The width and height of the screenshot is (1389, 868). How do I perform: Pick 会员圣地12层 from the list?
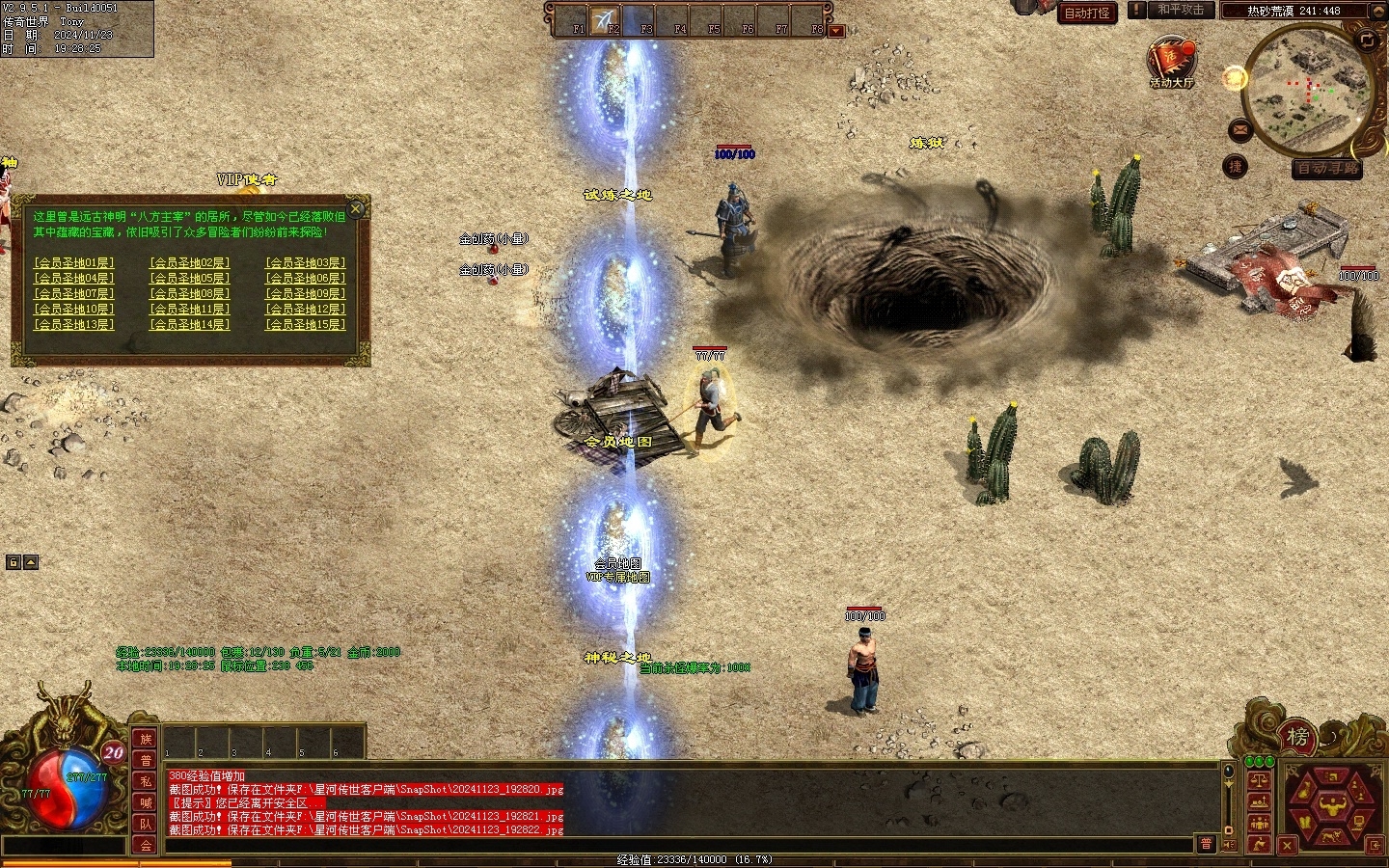click(x=305, y=309)
